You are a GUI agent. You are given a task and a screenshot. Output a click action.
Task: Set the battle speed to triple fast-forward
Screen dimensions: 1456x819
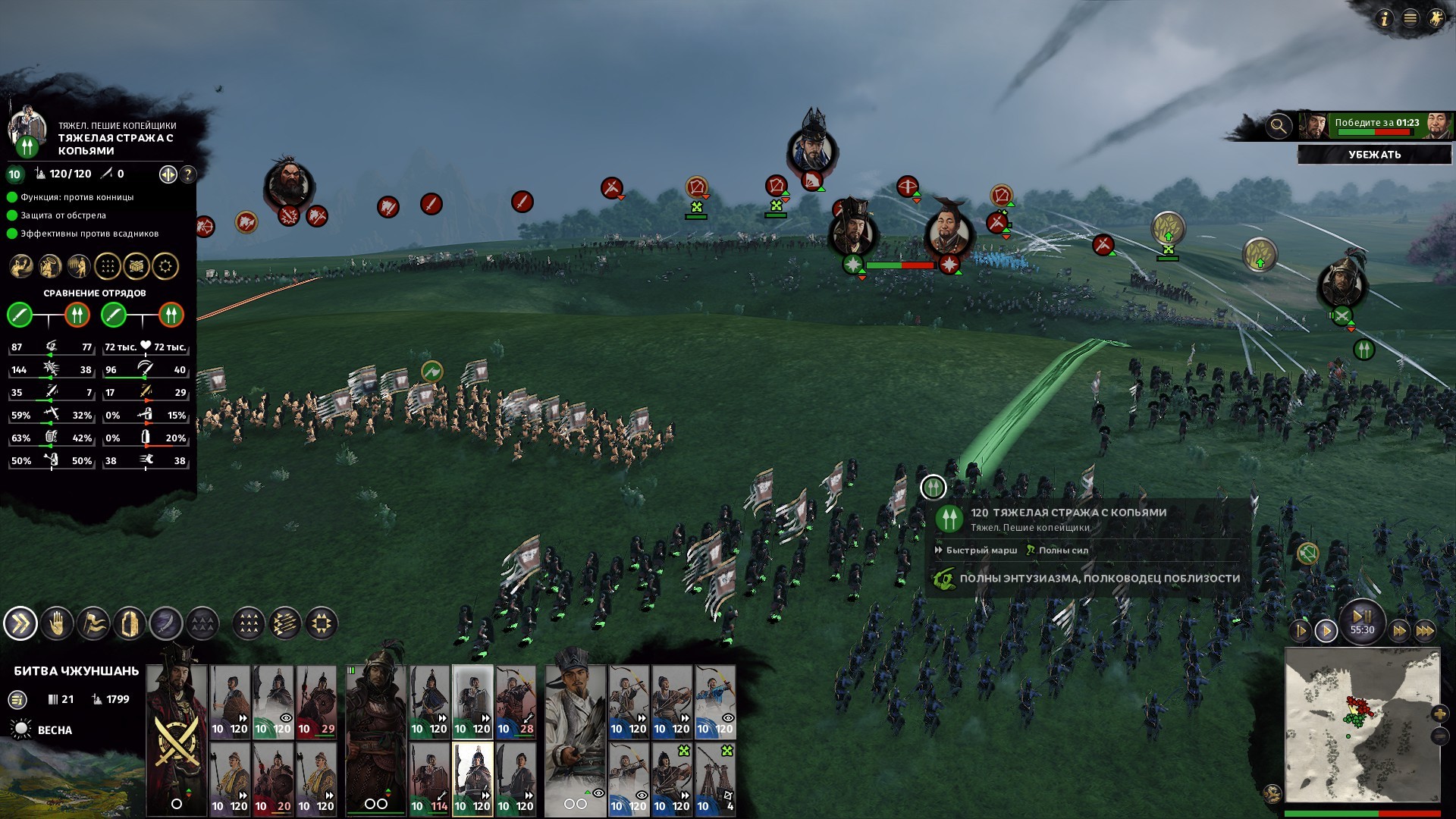[x=1425, y=630]
